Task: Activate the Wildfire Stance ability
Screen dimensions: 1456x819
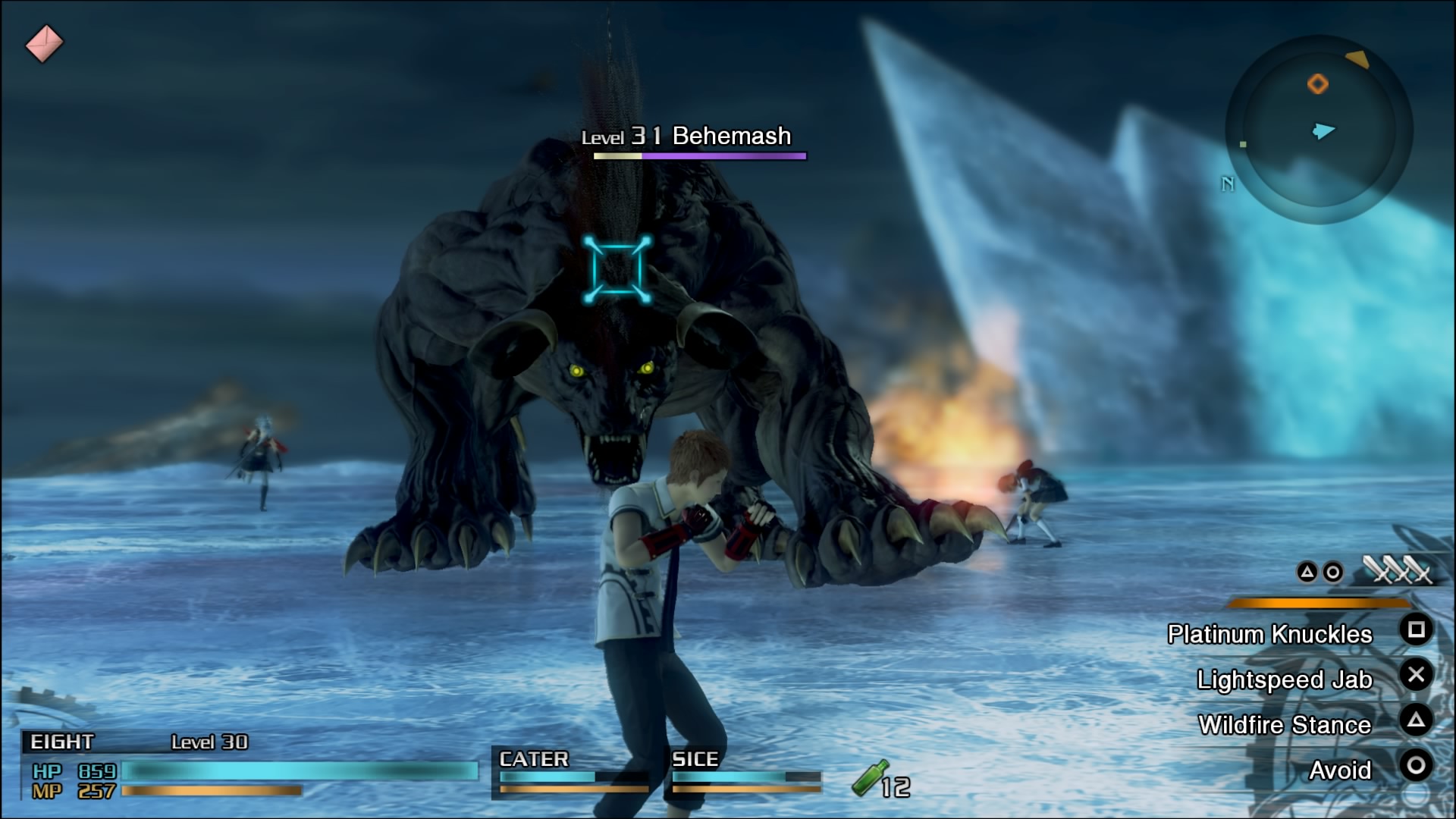Action: (x=1284, y=725)
